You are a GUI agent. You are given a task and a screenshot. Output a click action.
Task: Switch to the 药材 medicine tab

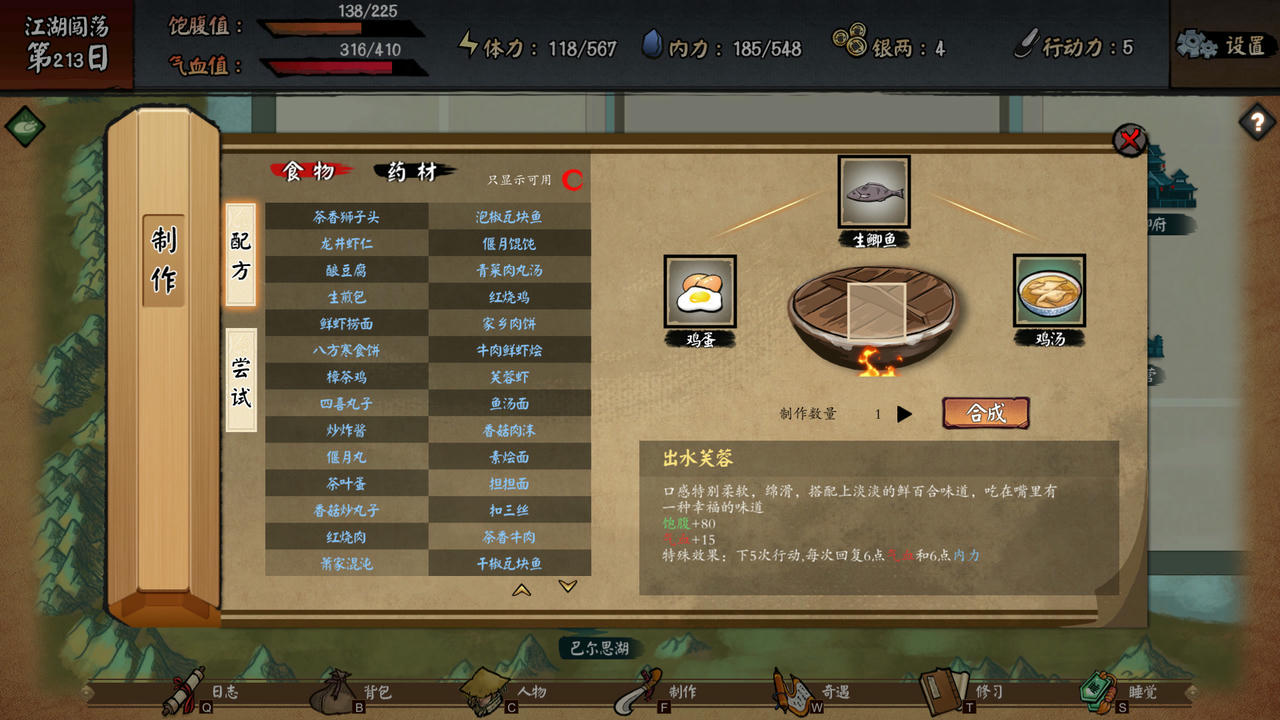tap(413, 172)
